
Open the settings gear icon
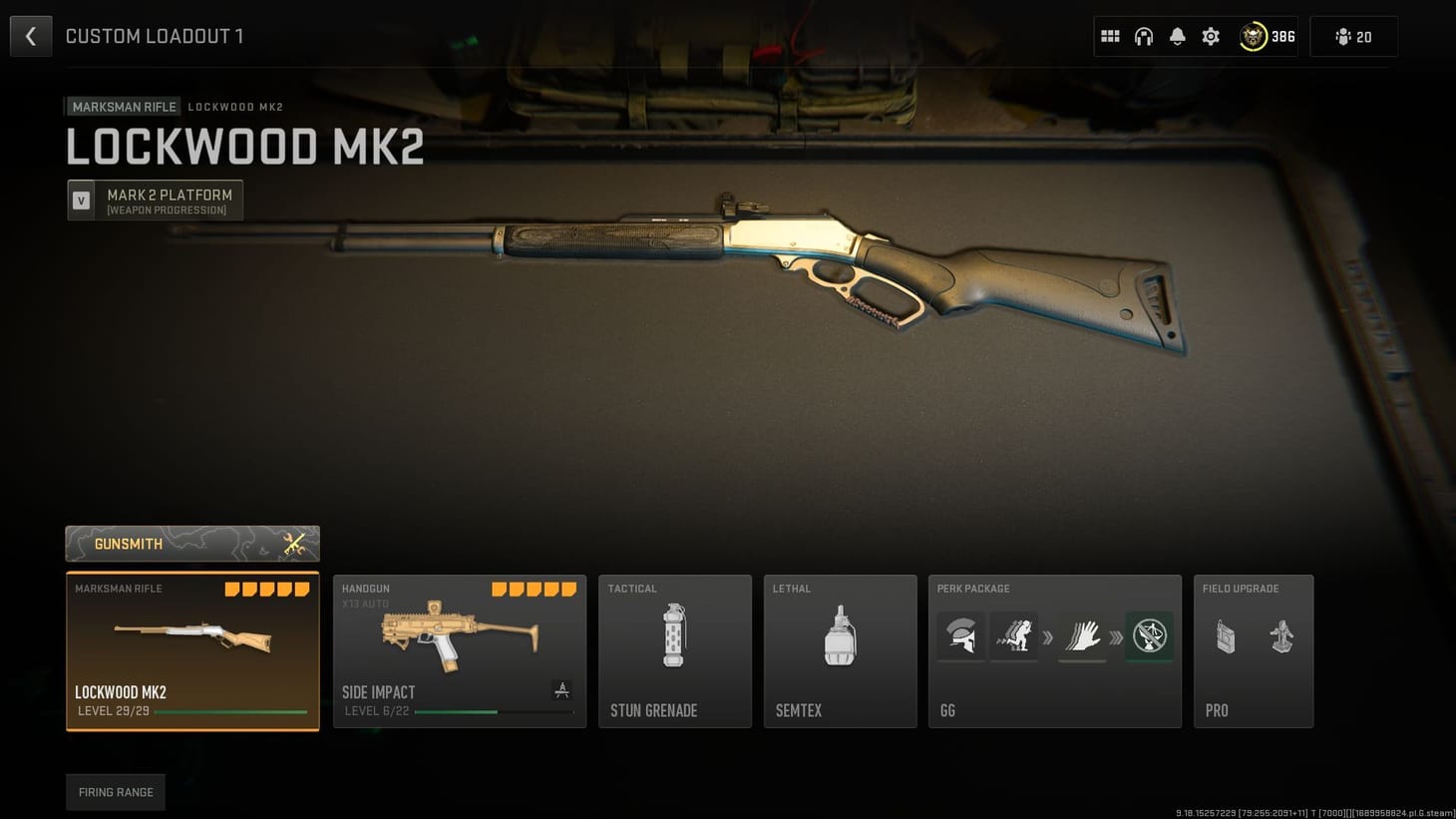[1211, 36]
